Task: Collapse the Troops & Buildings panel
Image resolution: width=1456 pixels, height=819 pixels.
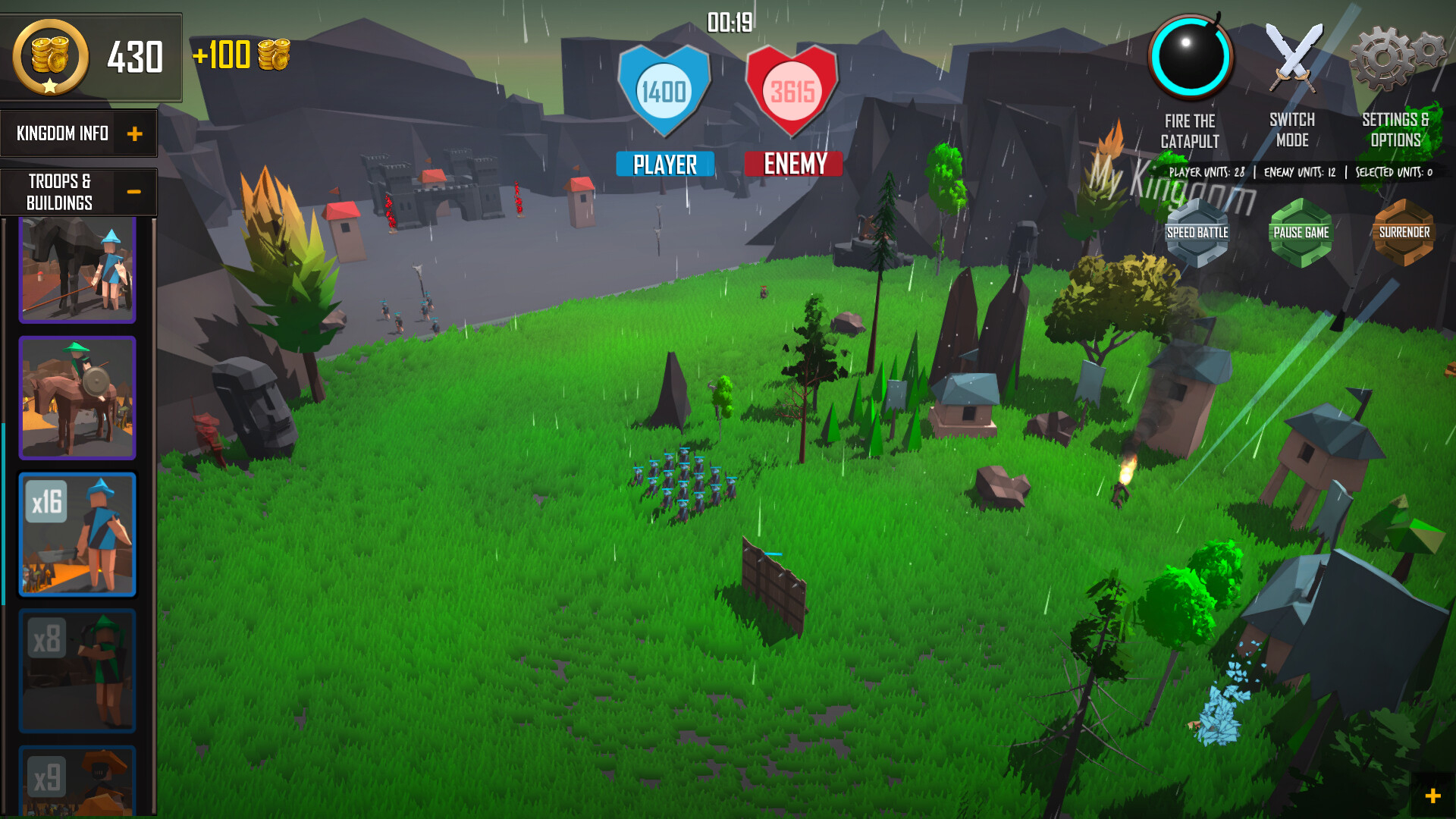Action: coord(135,191)
